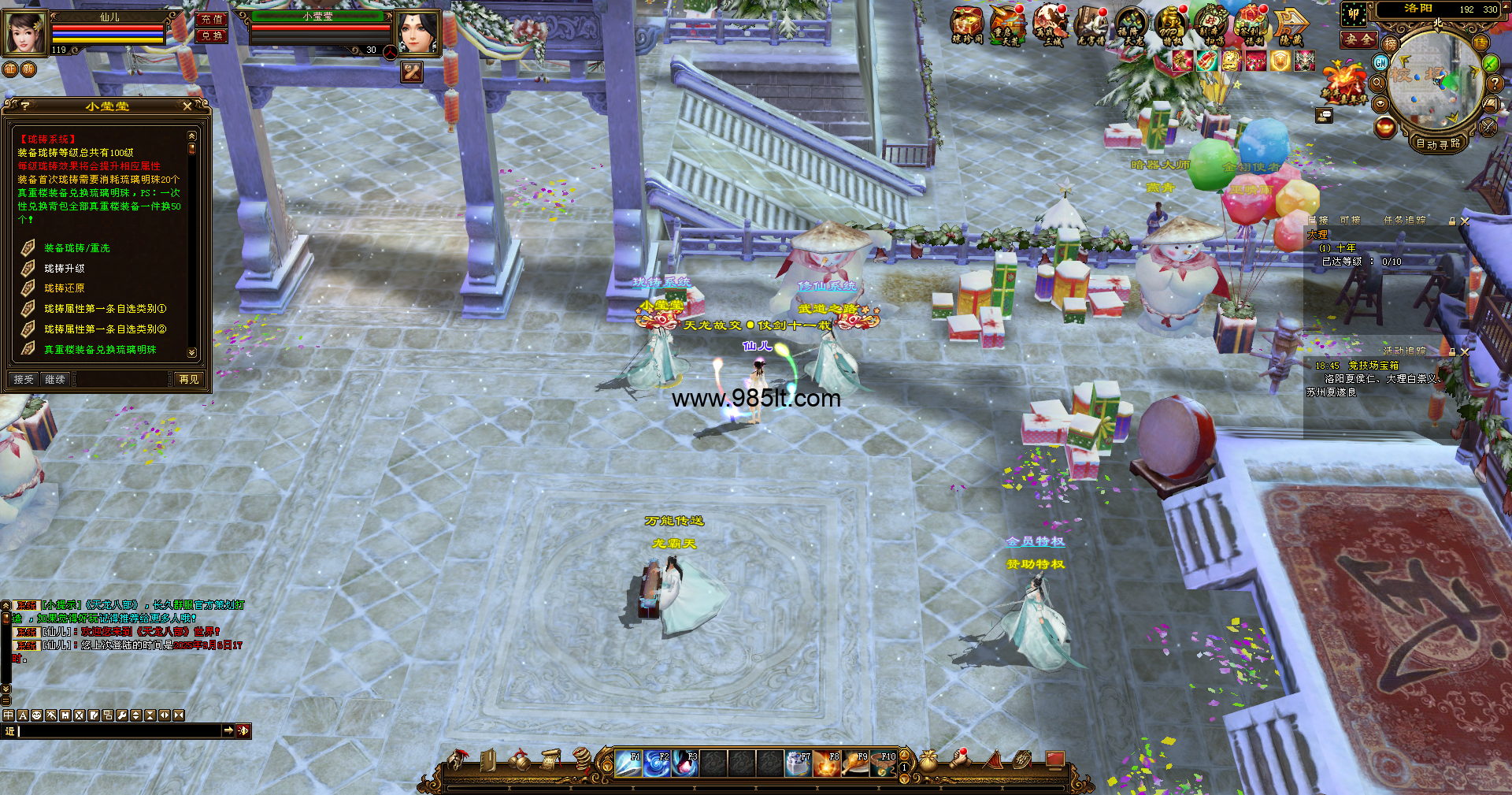This screenshot has height=795, width=1512.
Task: Open the 充值 recharge button
Action: (x=212, y=19)
